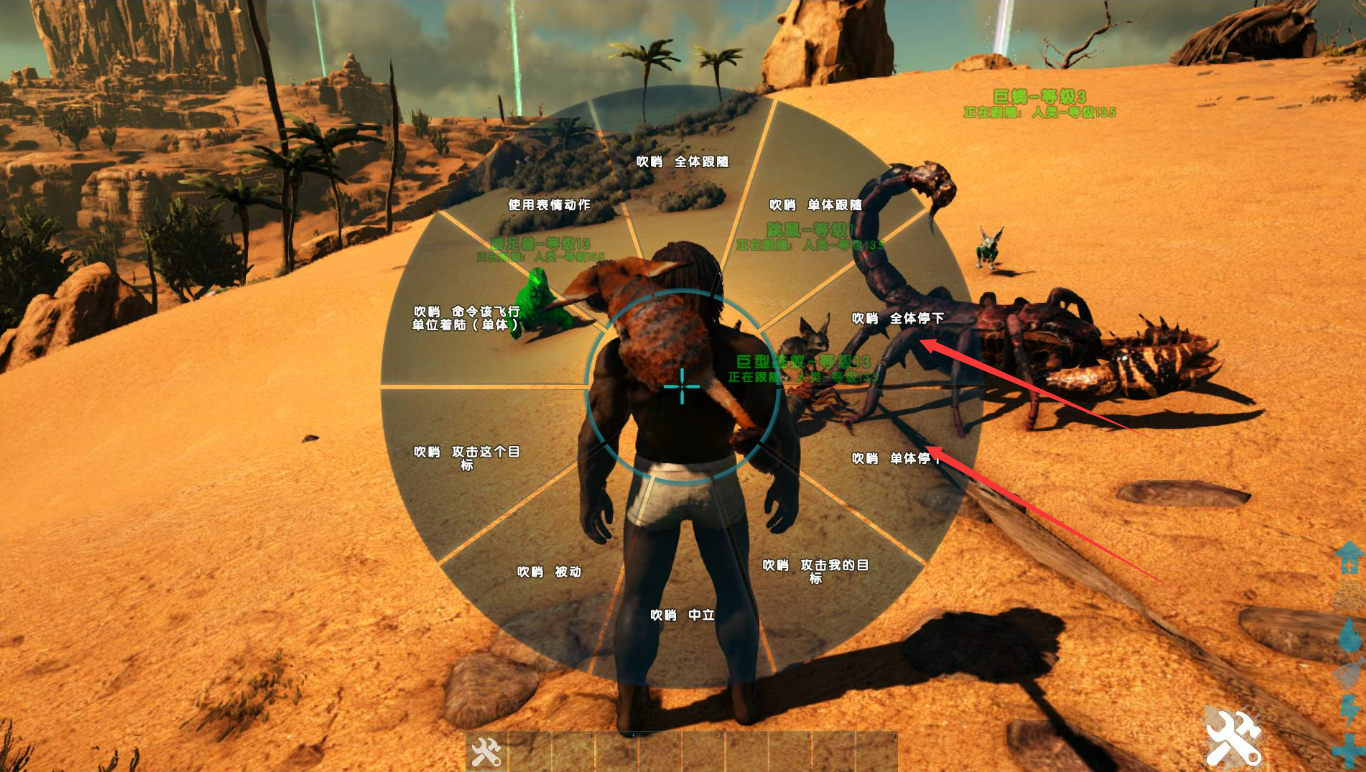The height and width of the screenshot is (772, 1366).
Task: Select 吹哨 攻击我的目标 (attack my target)
Action: [815, 570]
